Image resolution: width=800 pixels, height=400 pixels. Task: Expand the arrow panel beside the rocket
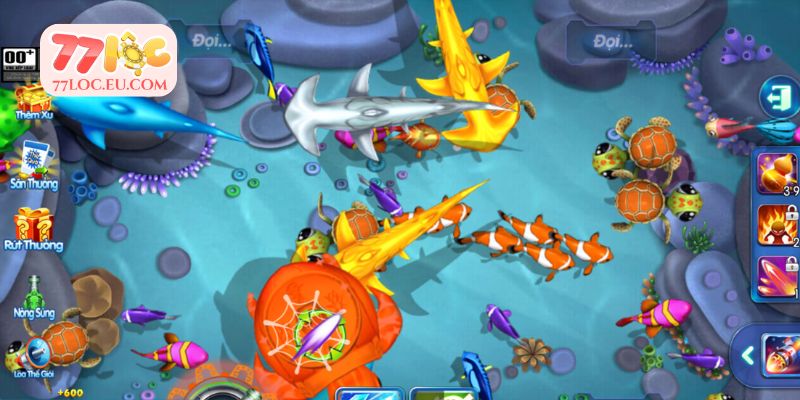point(746,355)
